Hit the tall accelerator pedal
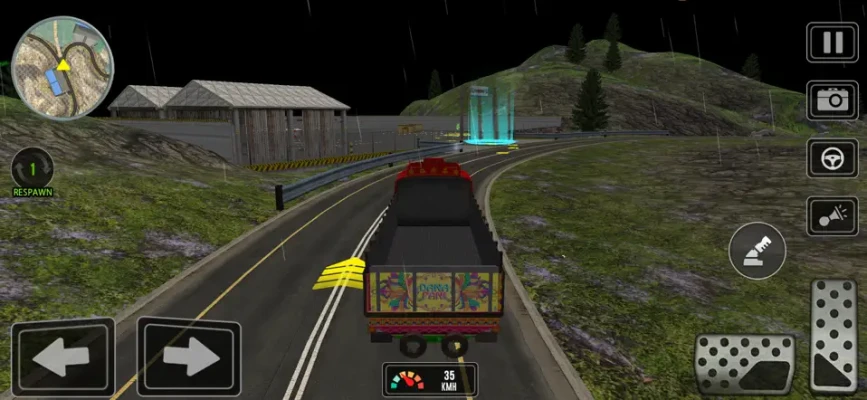 (833, 336)
